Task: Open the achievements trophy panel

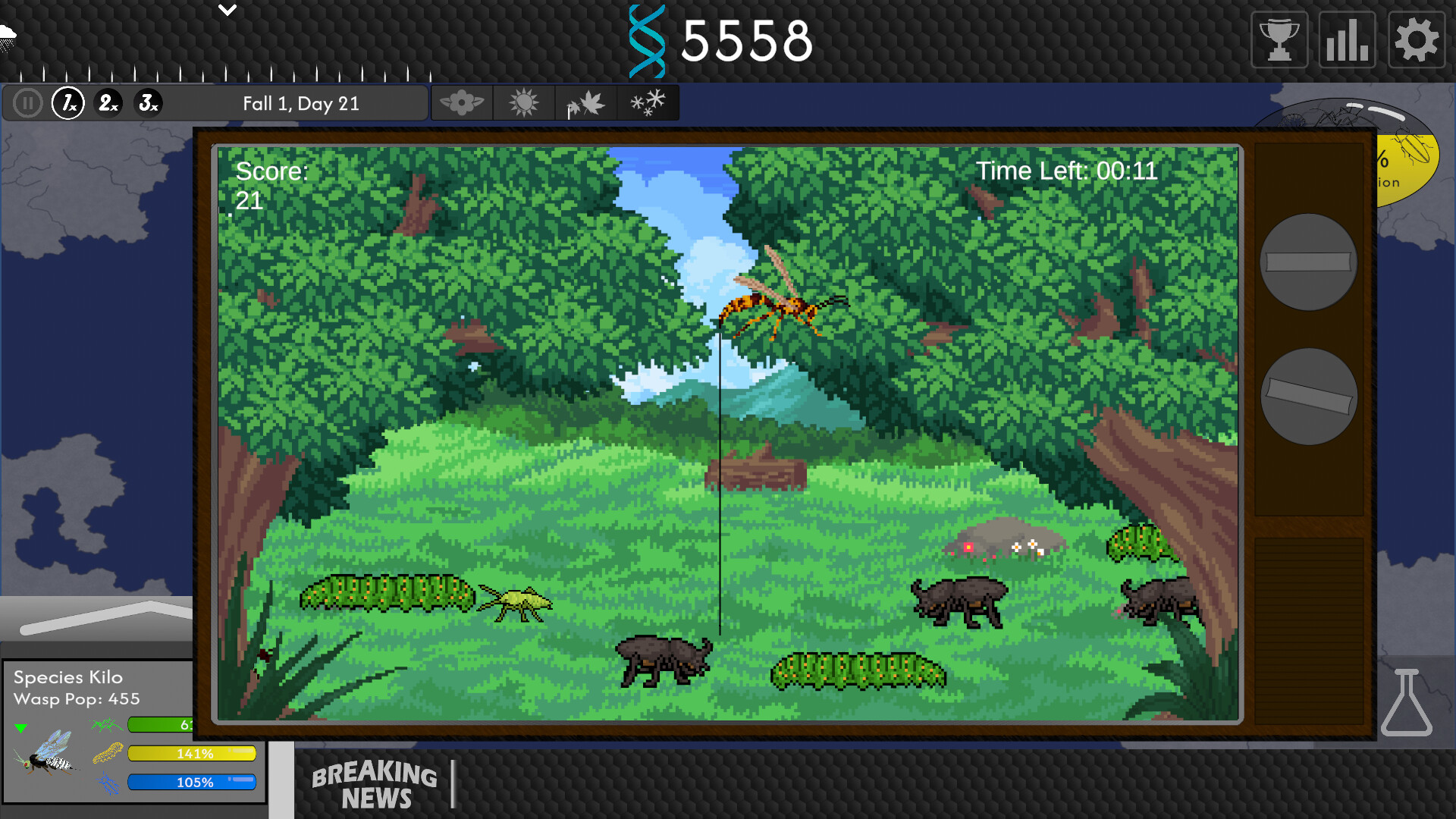Action: (x=1279, y=39)
